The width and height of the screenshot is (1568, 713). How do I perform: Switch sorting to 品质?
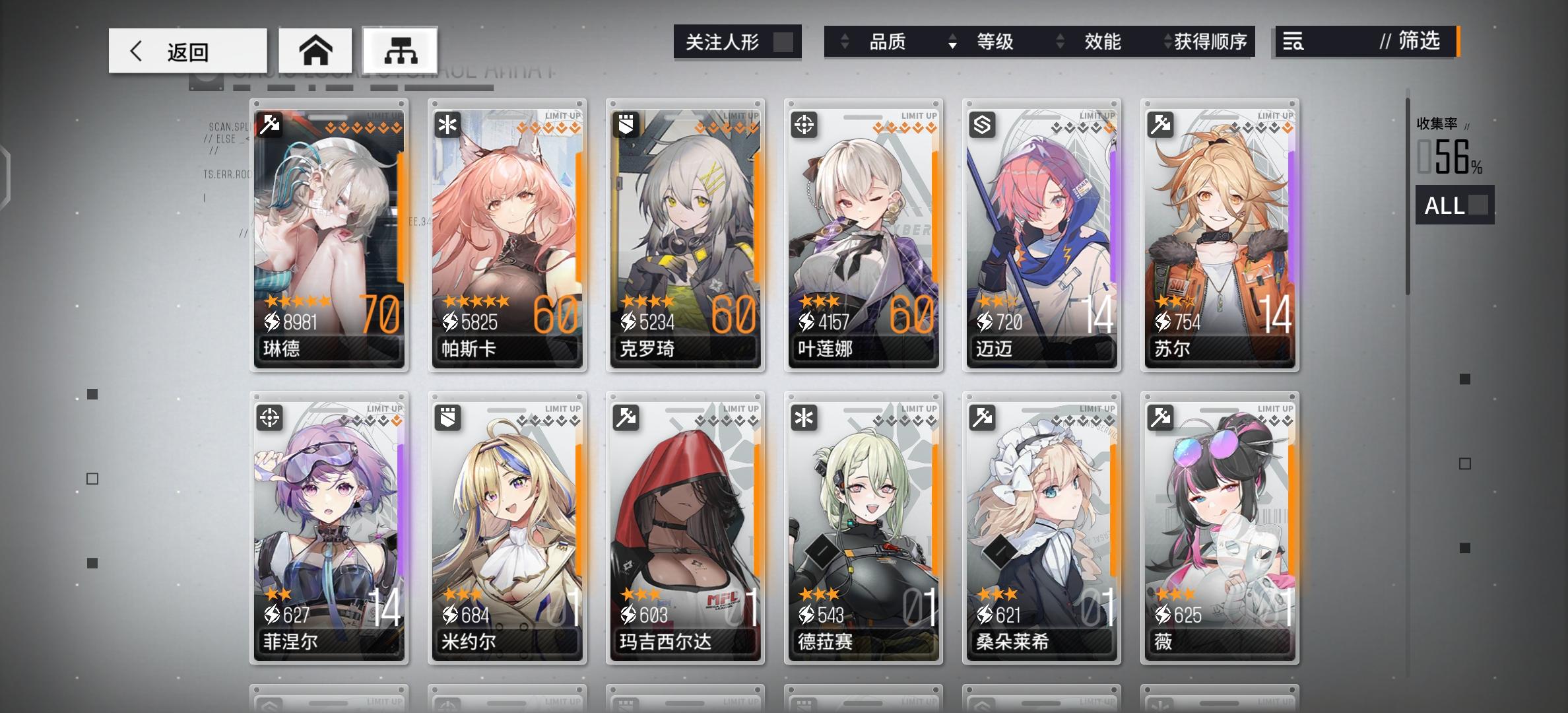[887, 42]
